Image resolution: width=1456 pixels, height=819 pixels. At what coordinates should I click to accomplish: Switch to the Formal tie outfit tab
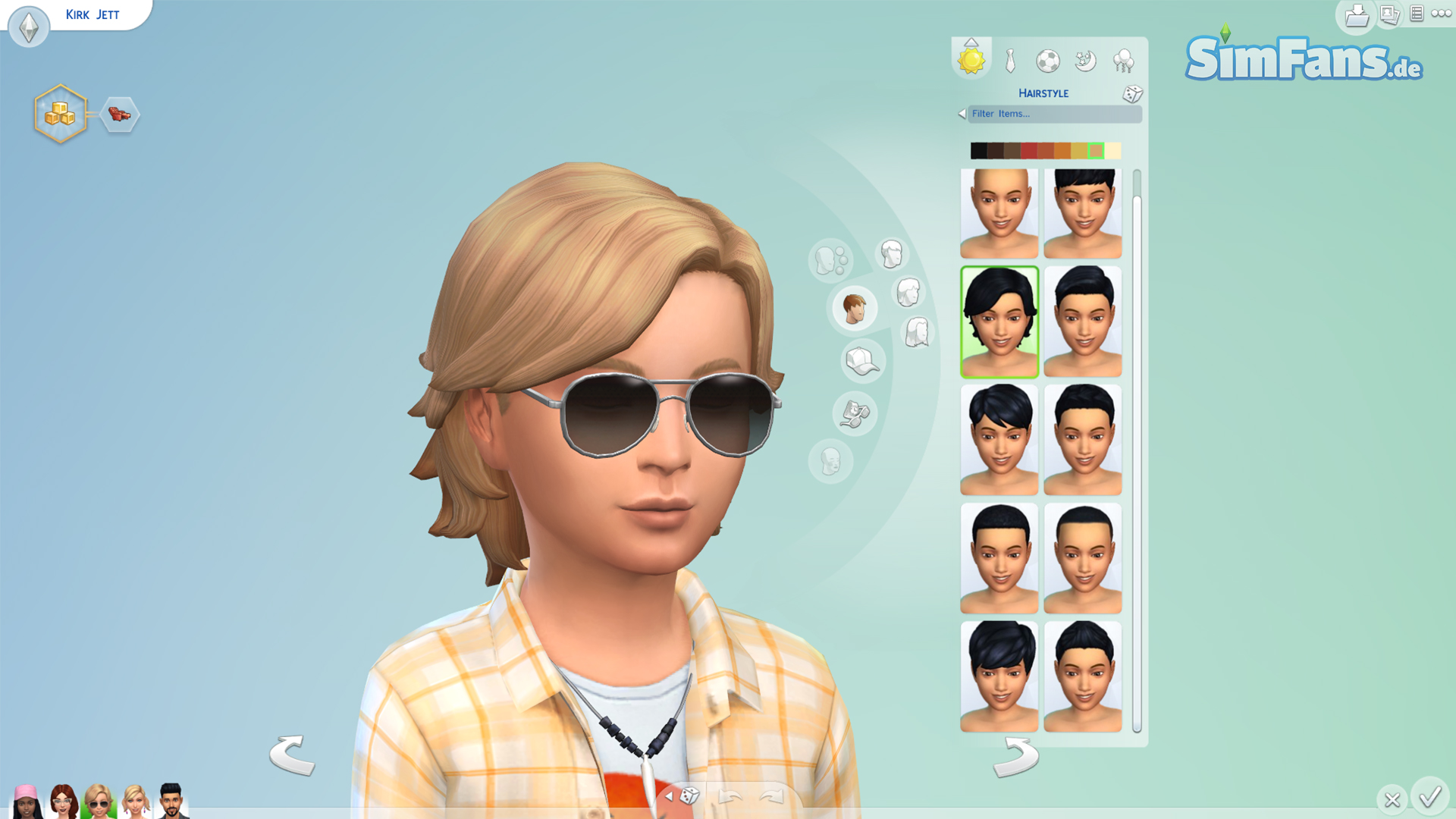pos(1010,61)
